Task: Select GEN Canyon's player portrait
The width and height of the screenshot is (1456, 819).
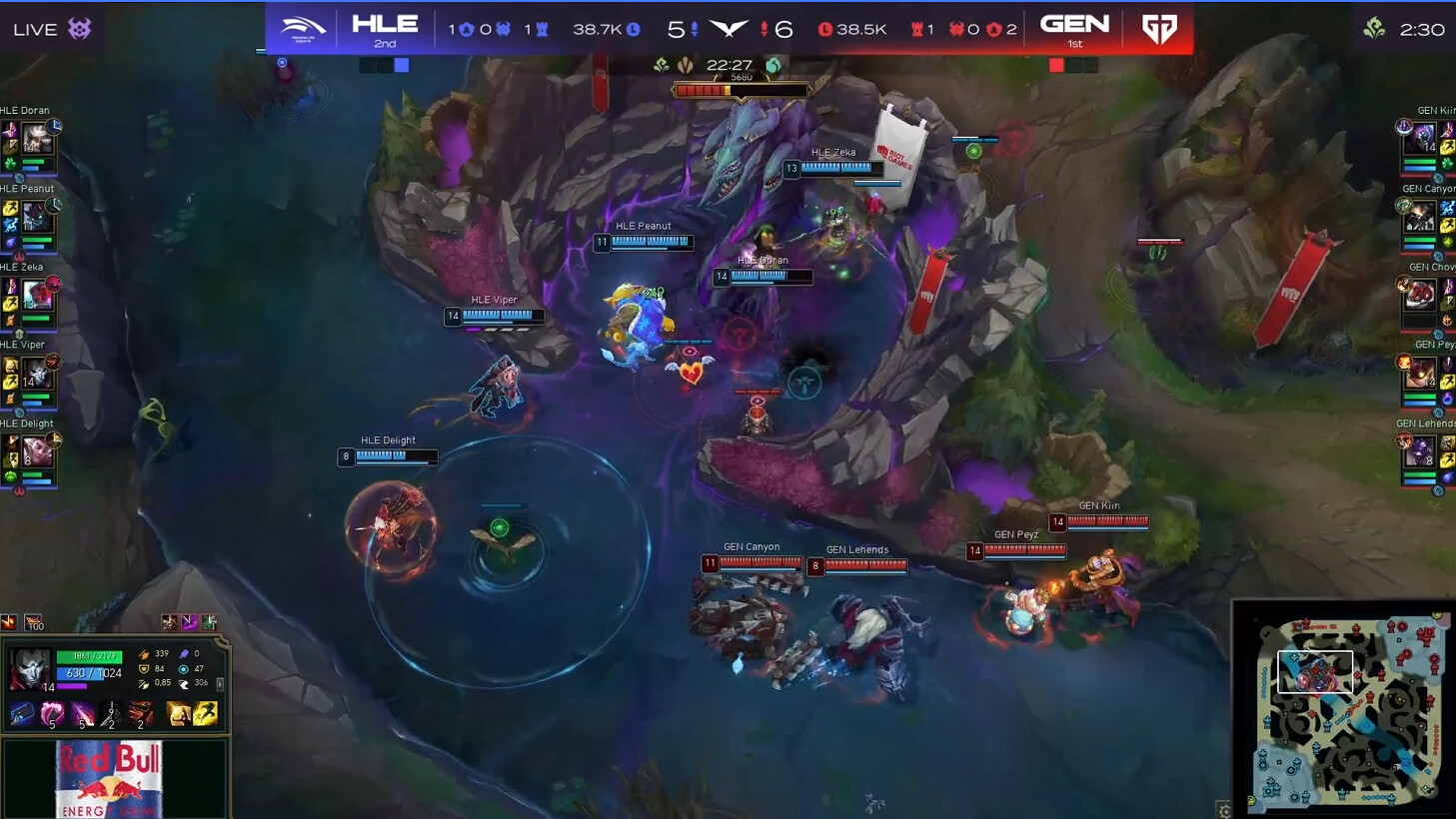Action: (1419, 216)
